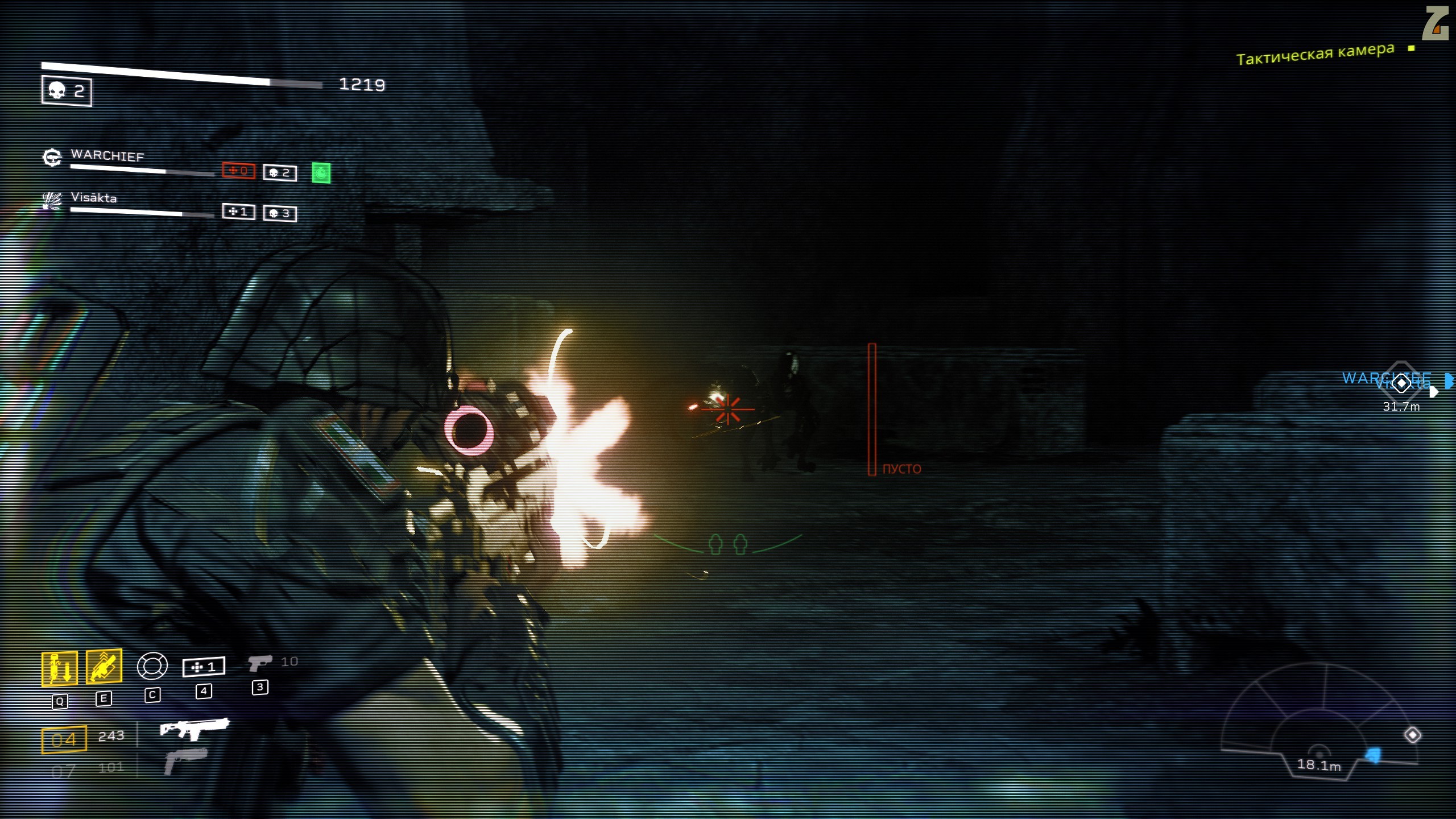Viewport: 1456px width, 819px height.
Task: Click WARCHIEF's Technician class gear icon
Action: (x=52, y=157)
